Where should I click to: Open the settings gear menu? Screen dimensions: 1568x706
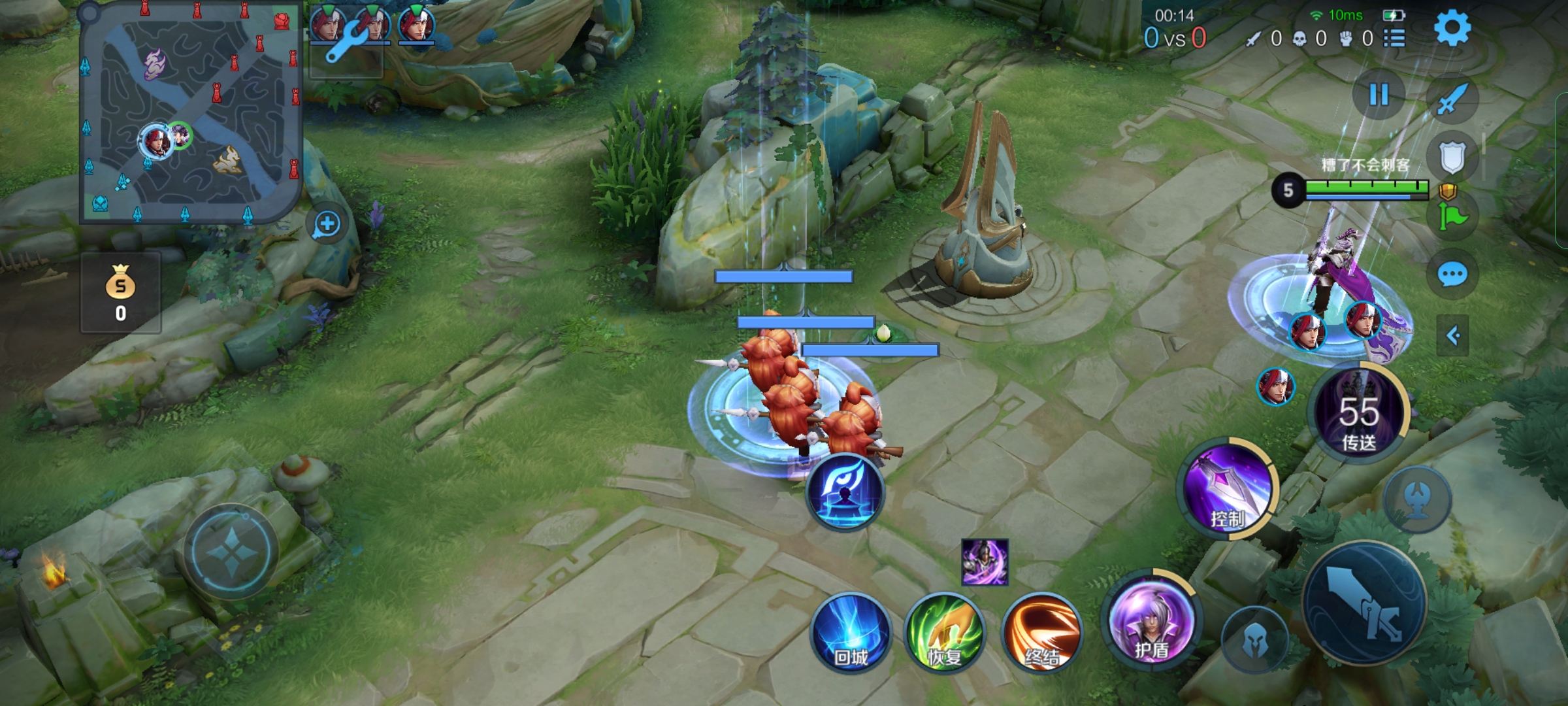[x=1452, y=28]
